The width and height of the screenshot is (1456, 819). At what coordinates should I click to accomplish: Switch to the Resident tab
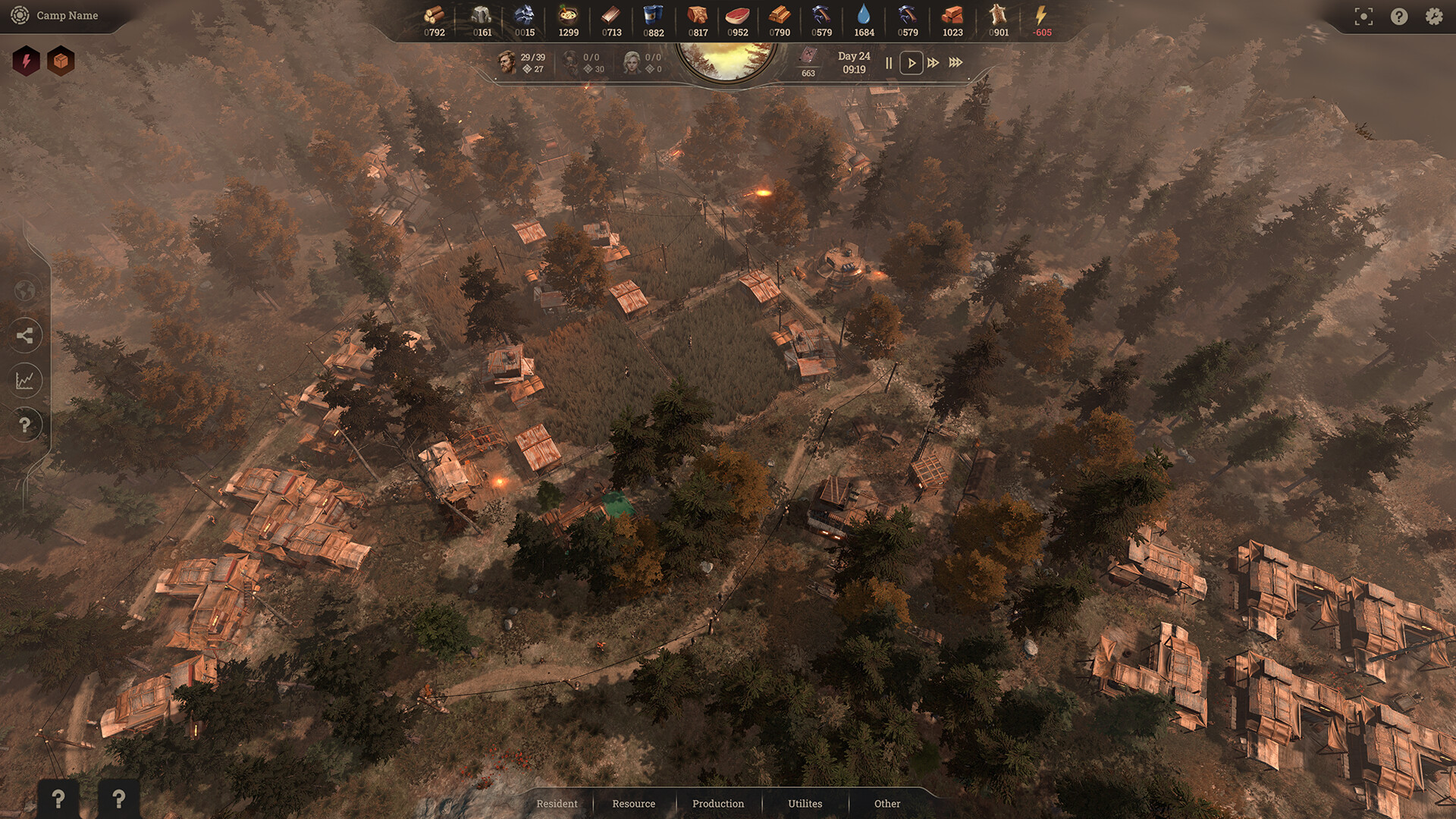557,804
